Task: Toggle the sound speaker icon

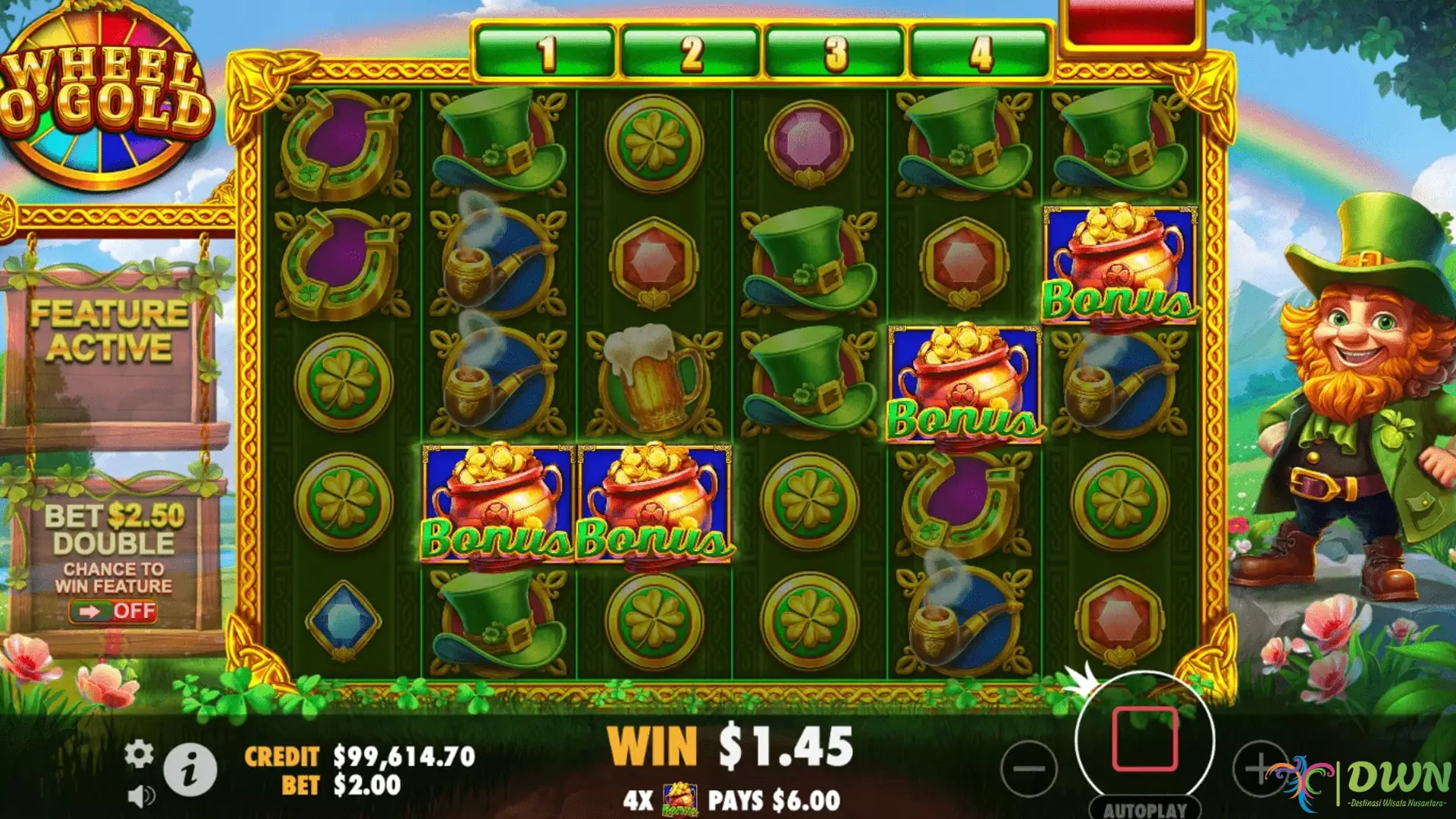Action: (140, 795)
